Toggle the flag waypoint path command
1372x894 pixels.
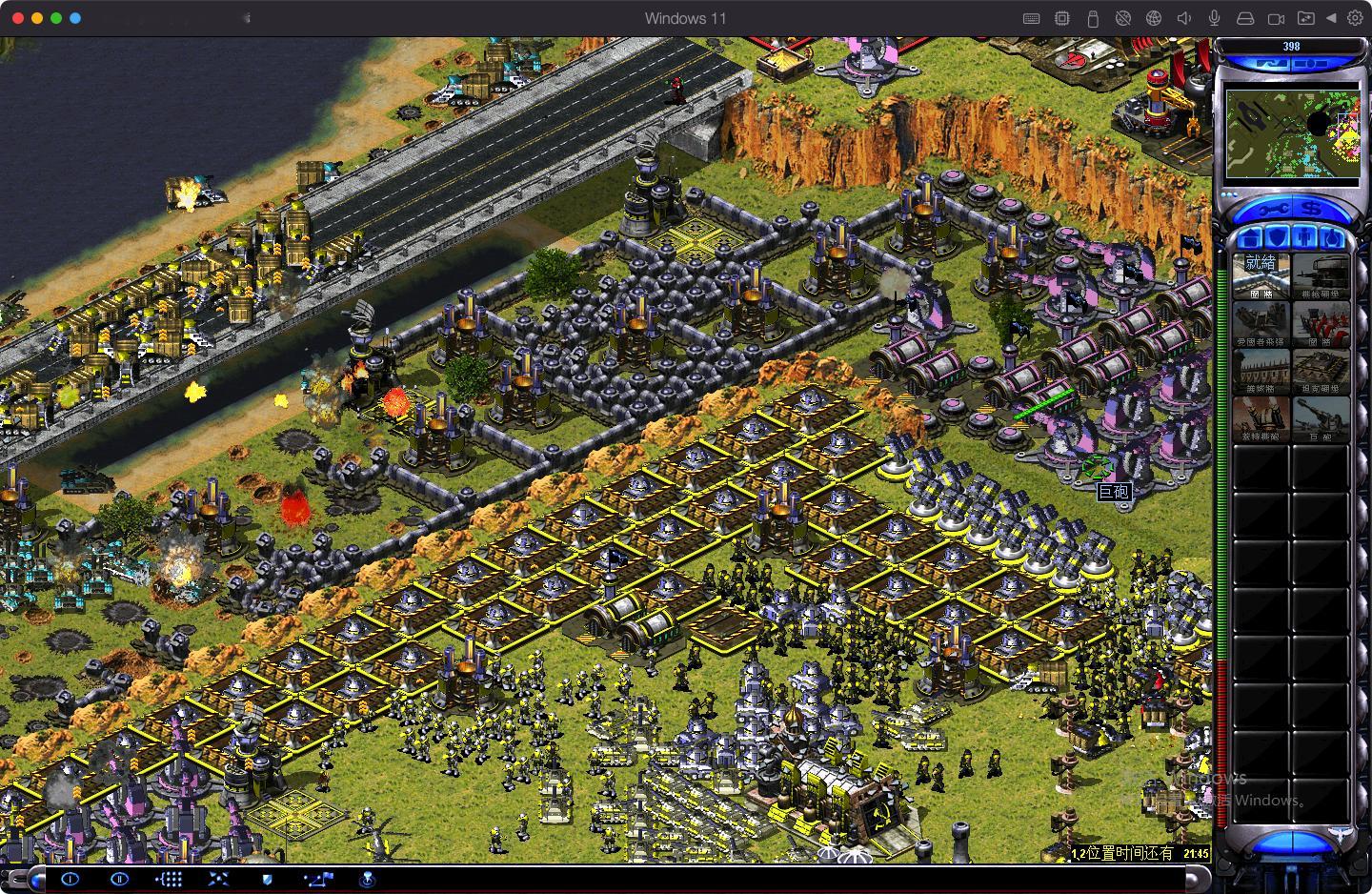318,879
